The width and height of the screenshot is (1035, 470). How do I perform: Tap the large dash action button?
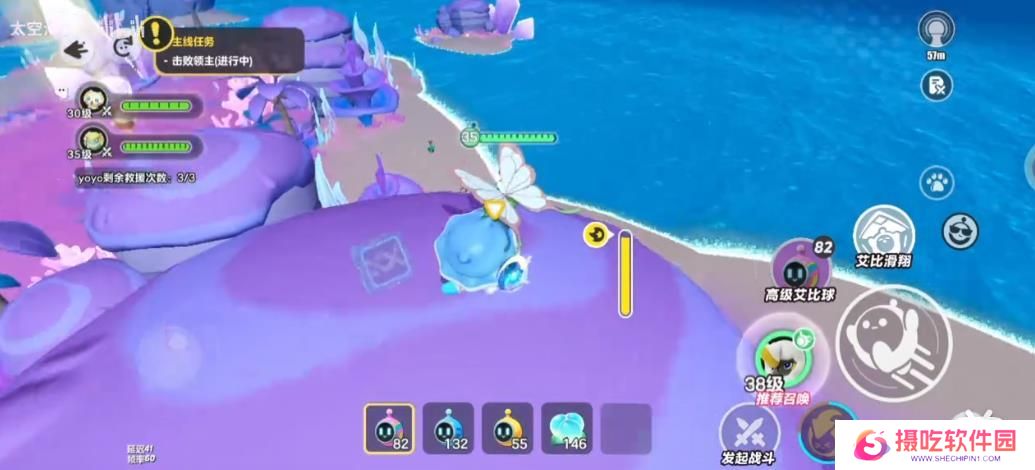pos(892,344)
